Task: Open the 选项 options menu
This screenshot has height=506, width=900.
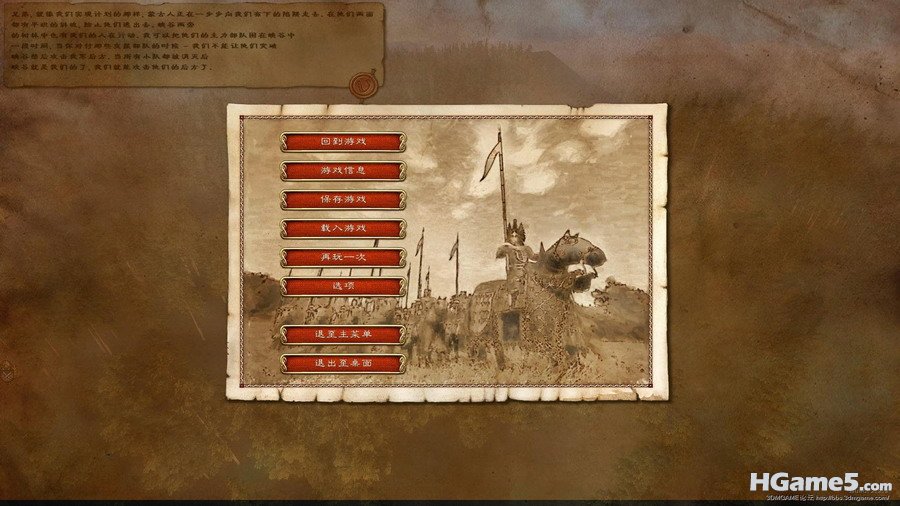Action: (x=343, y=287)
